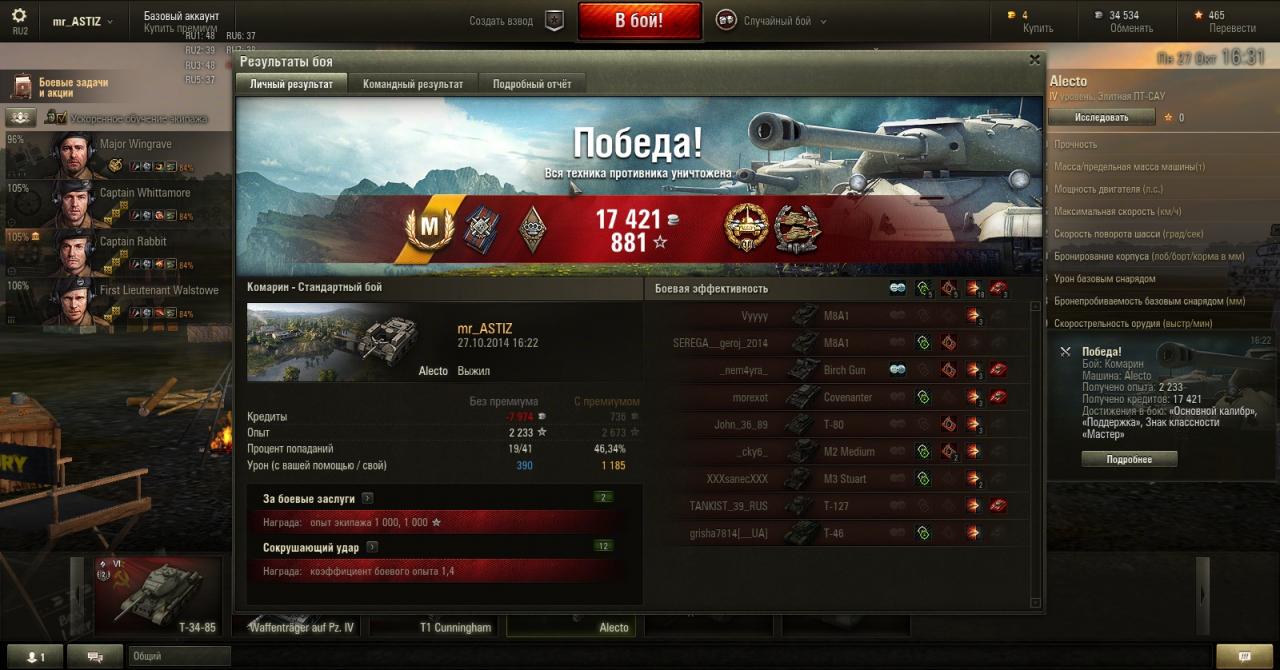Select the Личный результат tab

291,84
